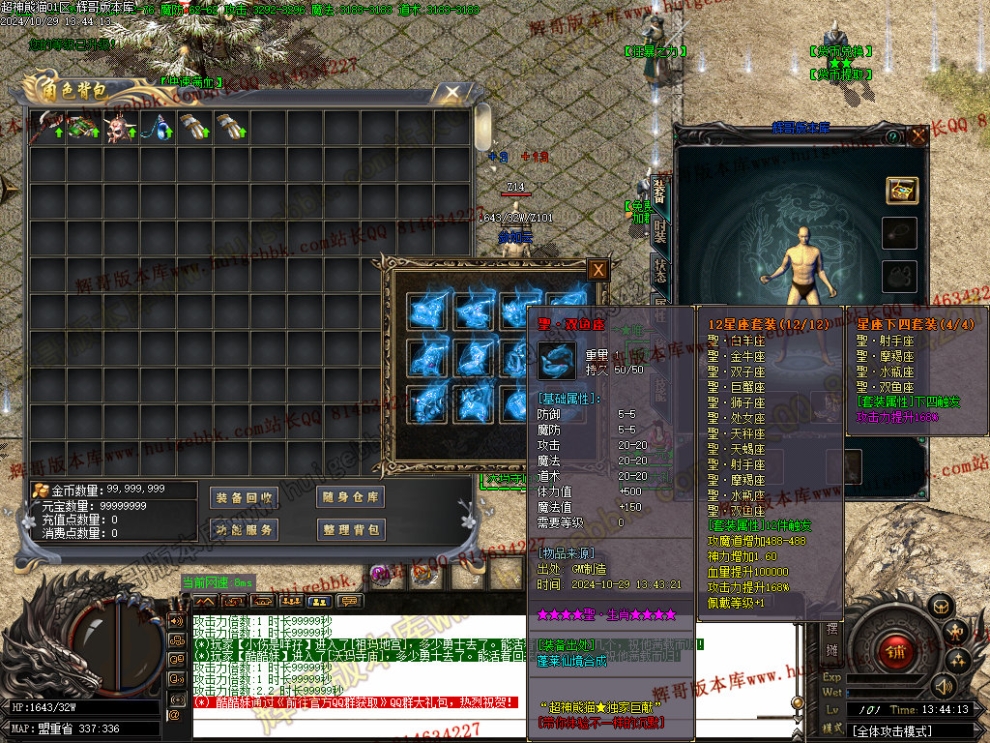Sort the bag with 整理背包

[350, 529]
